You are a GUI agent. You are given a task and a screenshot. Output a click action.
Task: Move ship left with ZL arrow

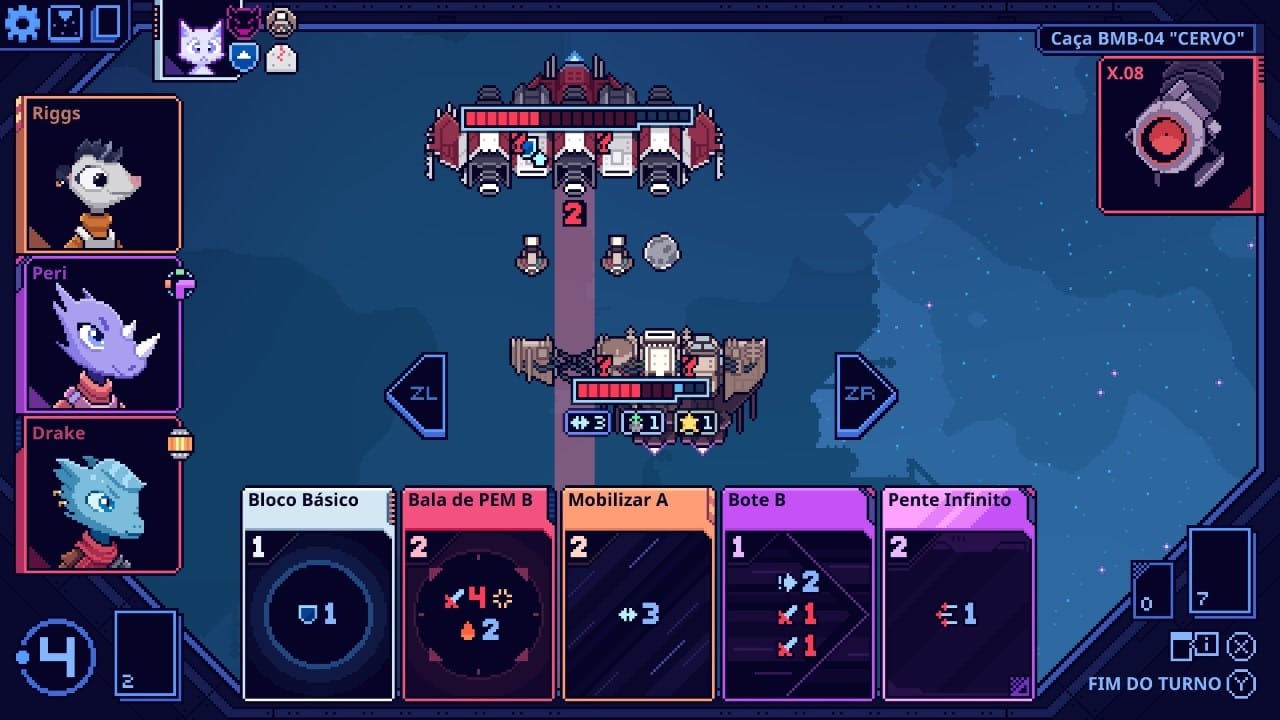pos(418,395)
